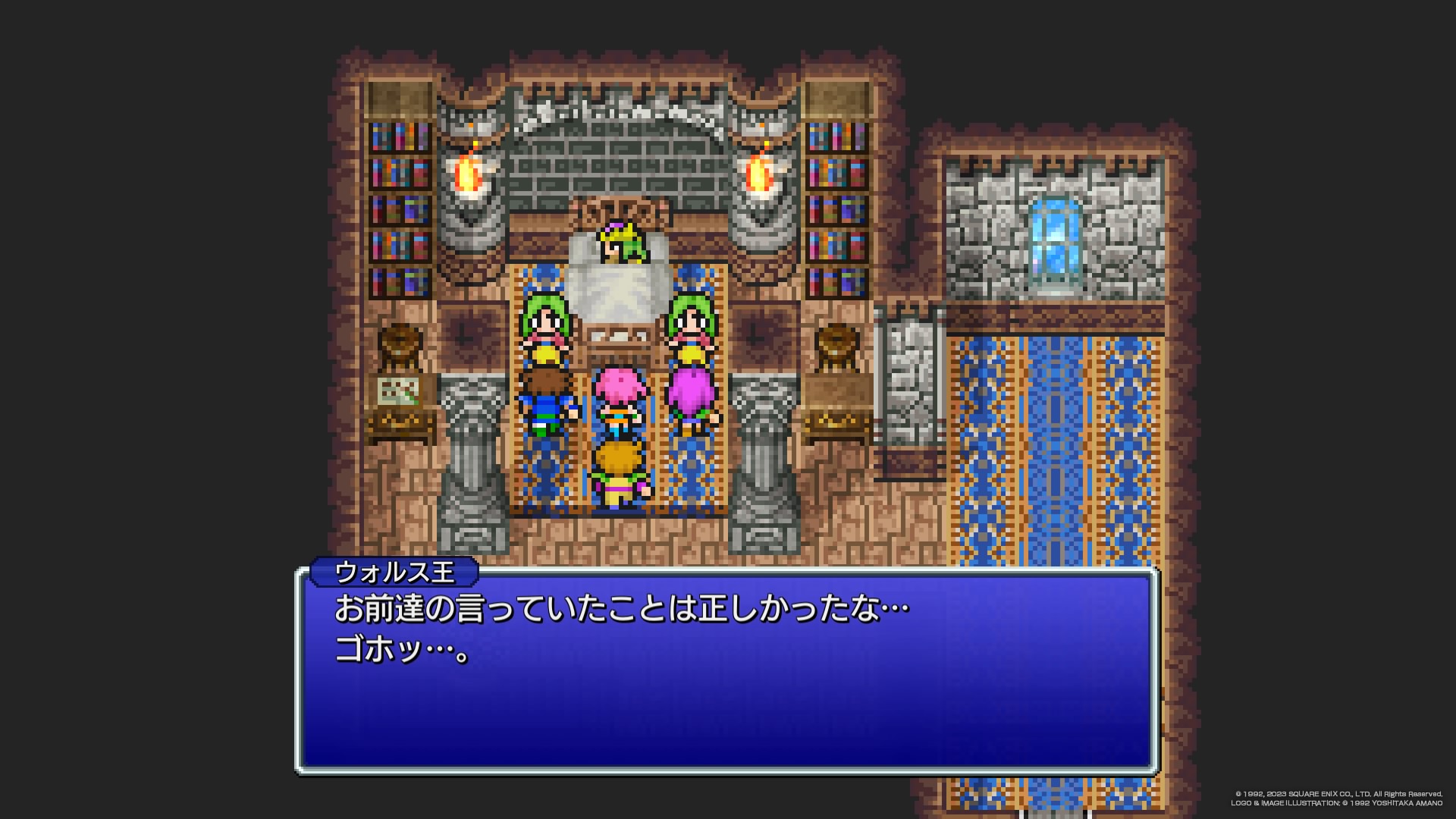Advance the ウォルス王 dialogue message box
The image size is (1456, 819).
pos(726,670)
